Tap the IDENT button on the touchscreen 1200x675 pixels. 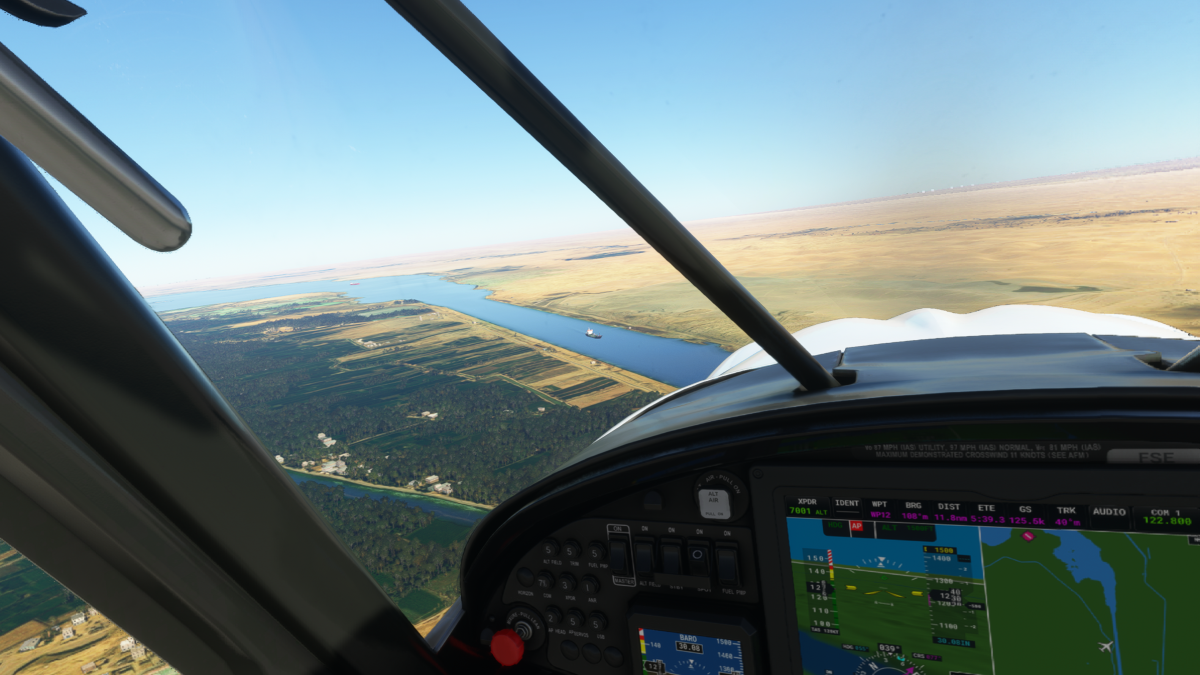pyautogui.click(x=847, y=507)
